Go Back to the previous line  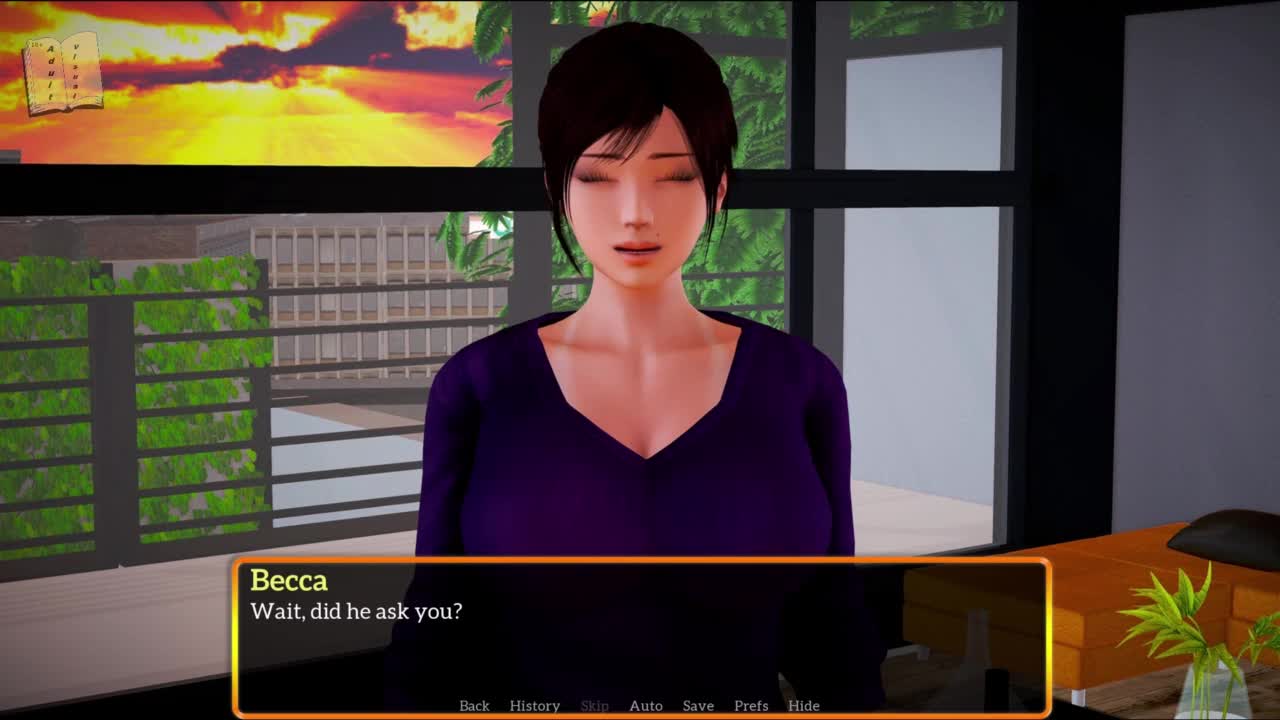(x=474, y=705)
